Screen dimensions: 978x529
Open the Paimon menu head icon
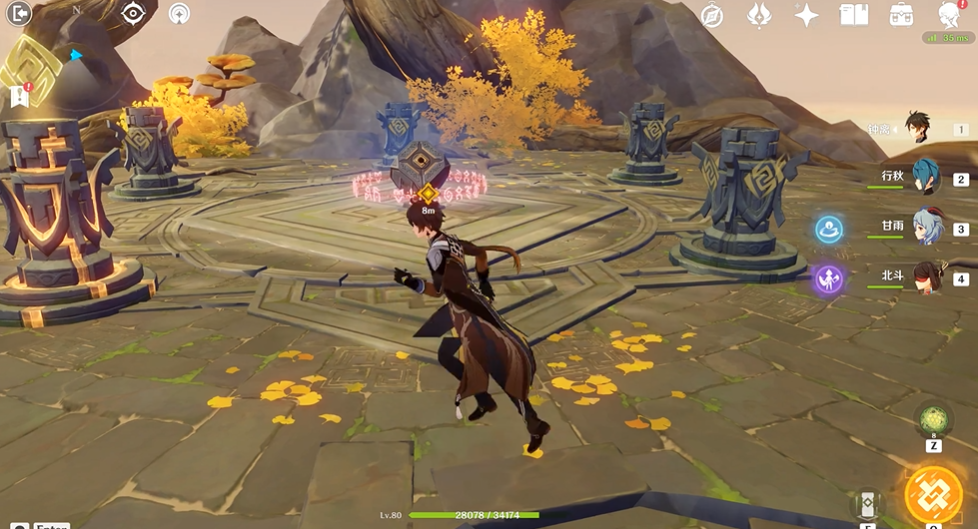coord(949,15)
